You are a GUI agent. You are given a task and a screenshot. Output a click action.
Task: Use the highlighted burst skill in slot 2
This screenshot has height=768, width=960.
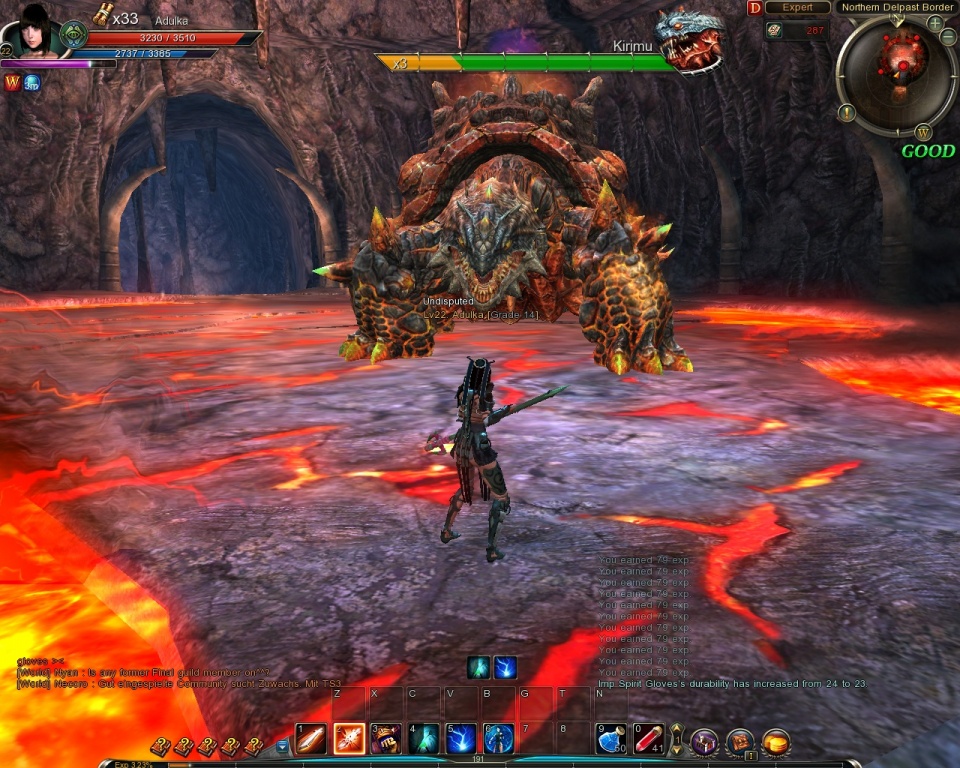click(349, 739)
